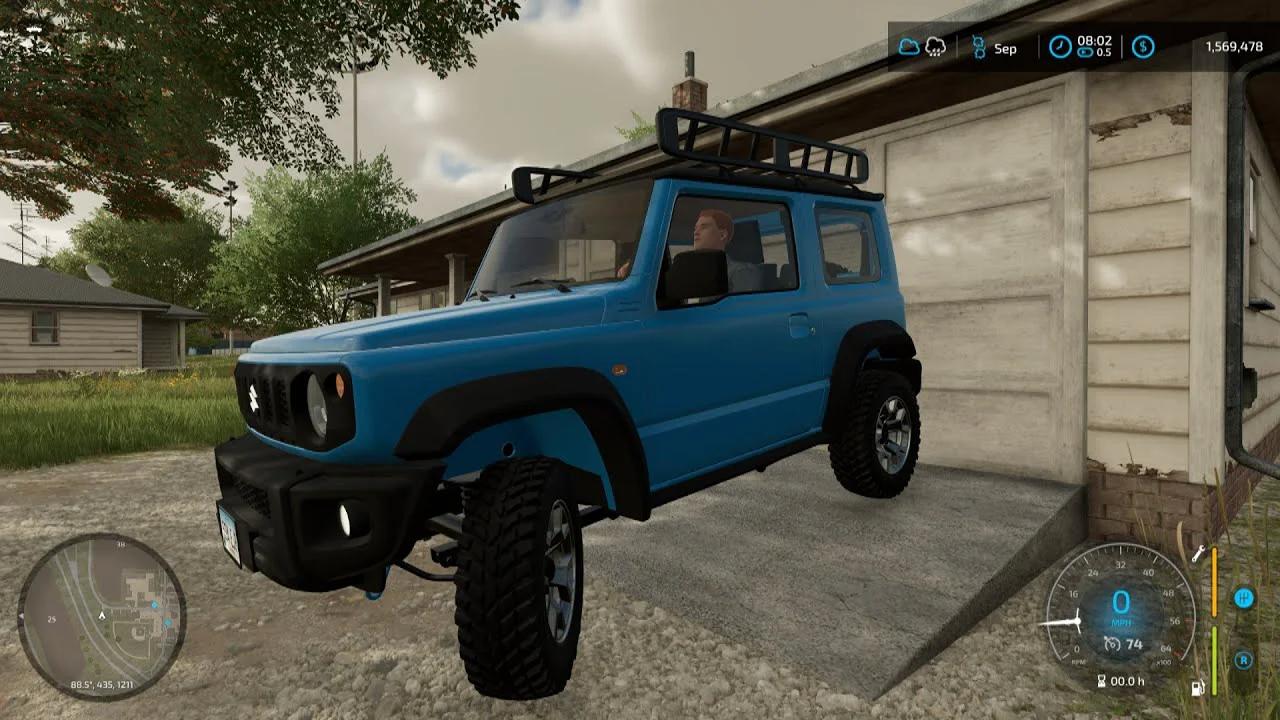Click the gear shifter H-pattern icon
The image size is (1280, 720).
coord(1244,599)
